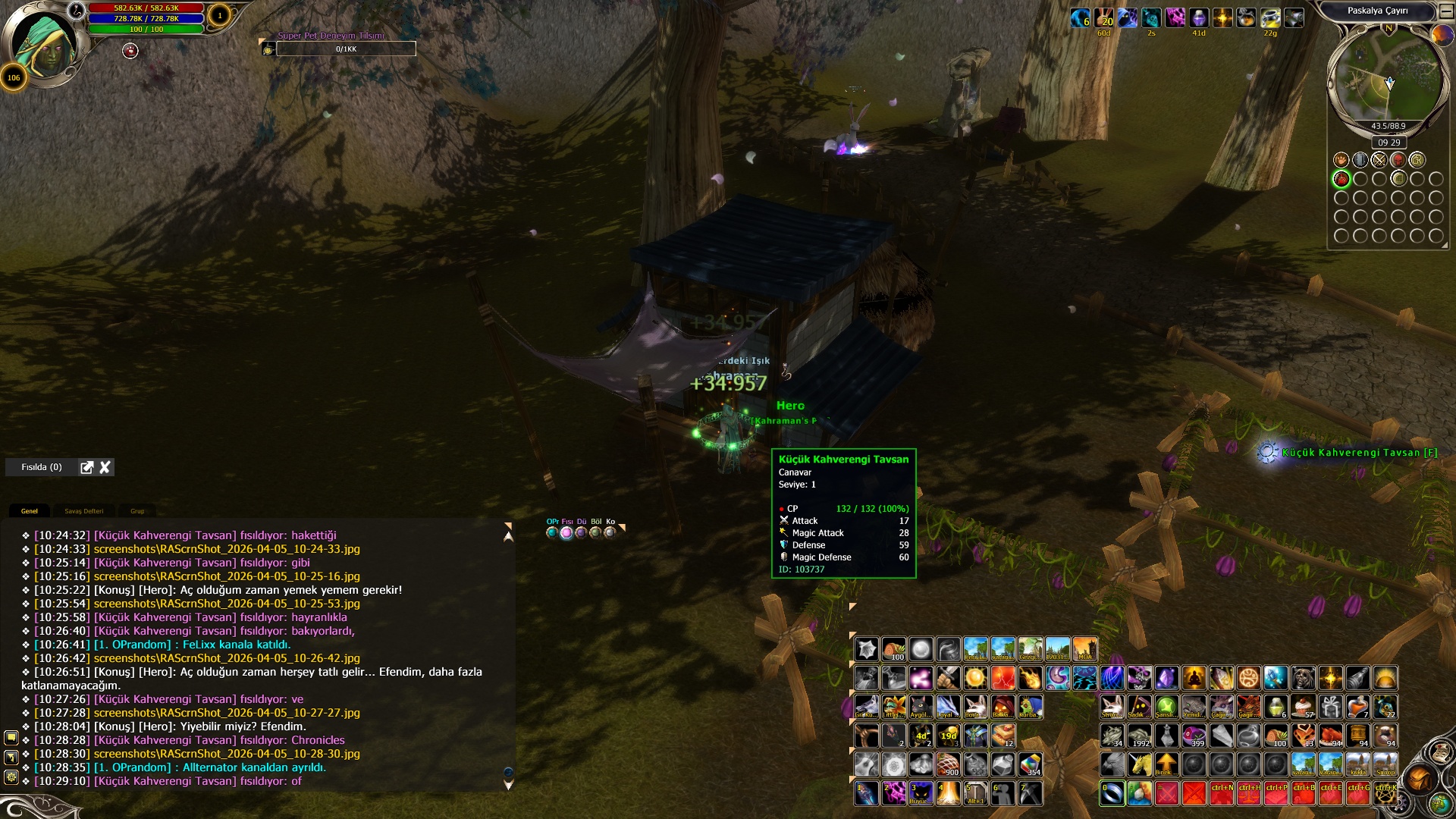Click the rabbit buff icon showing 20
This screenshot has width=1456, height=819.
coord(1104,17)
